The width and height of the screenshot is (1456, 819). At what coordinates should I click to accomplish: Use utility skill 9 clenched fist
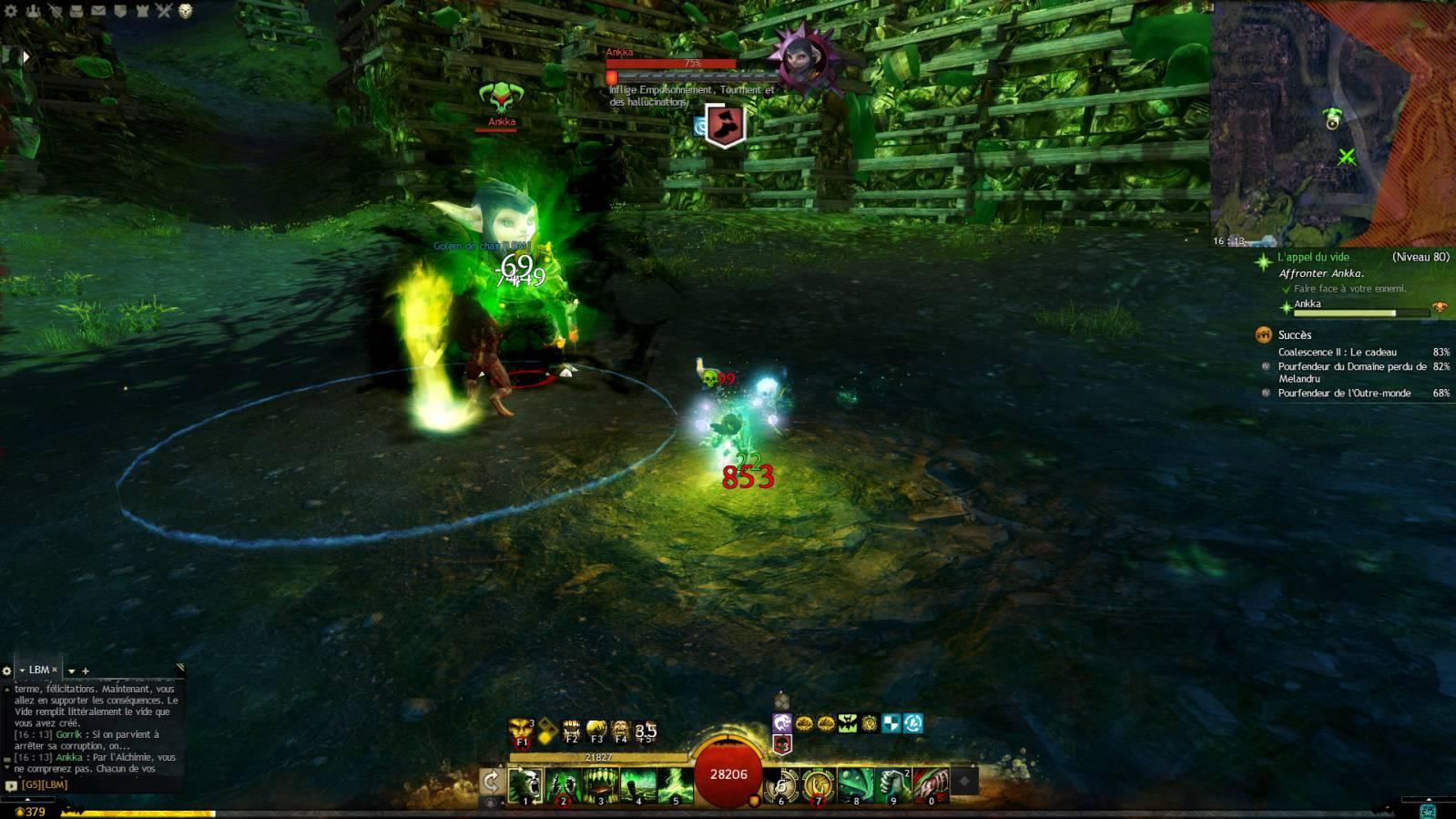coord(893,784)
